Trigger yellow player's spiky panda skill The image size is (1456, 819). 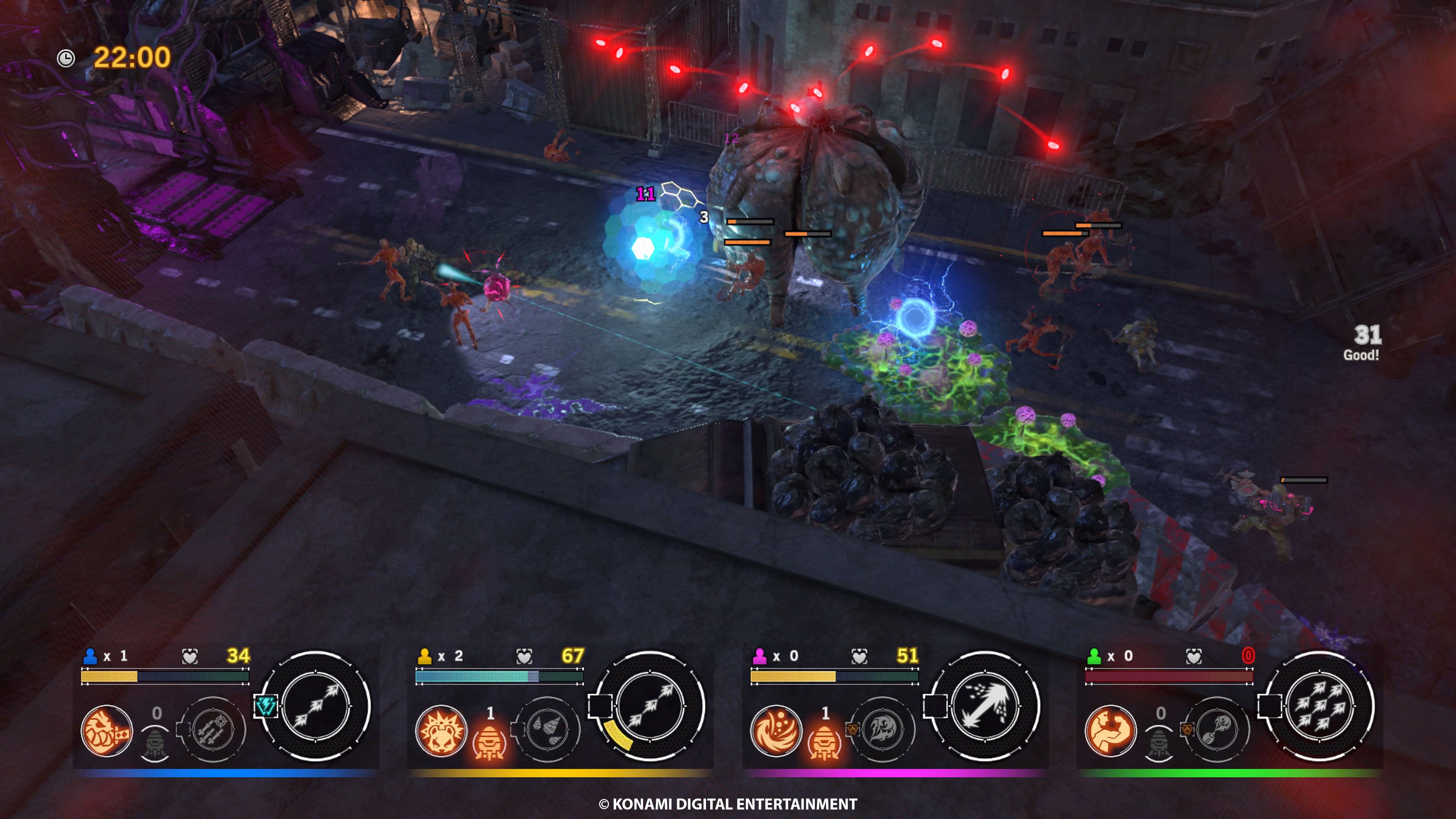[441, 731]
